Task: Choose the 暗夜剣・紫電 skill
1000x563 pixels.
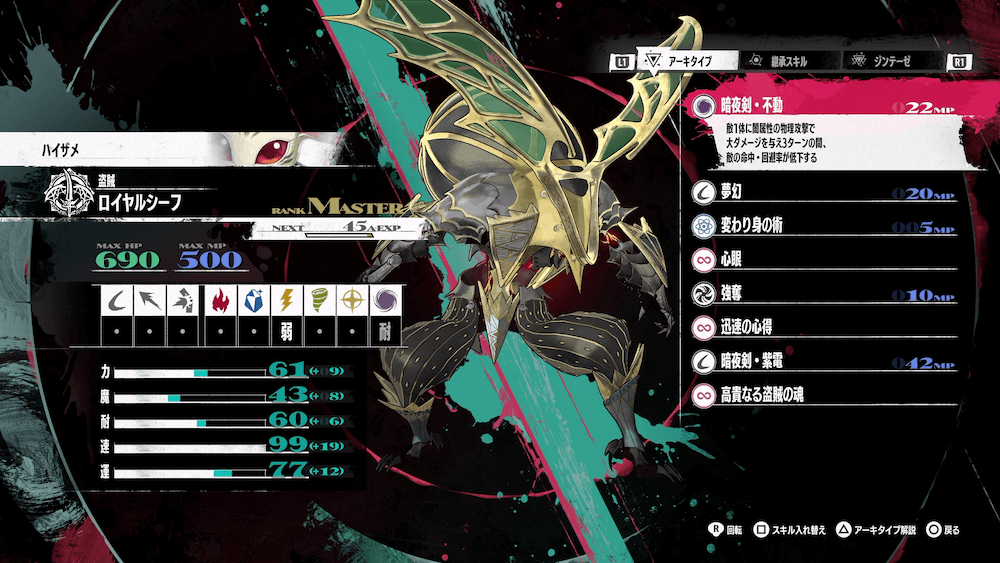Action: pyautogui.click(x=820, y=362)
